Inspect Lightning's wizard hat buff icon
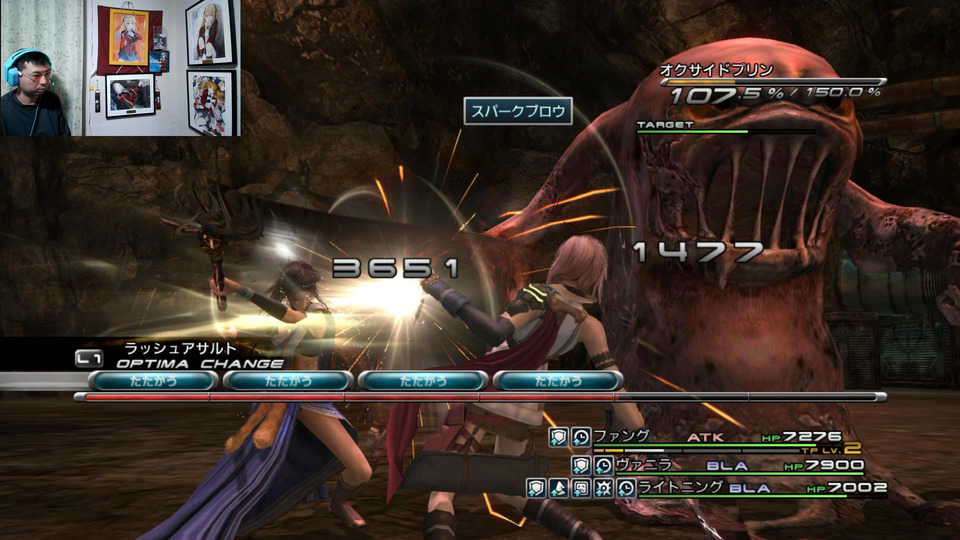960x540 pixels. [557, 488]
